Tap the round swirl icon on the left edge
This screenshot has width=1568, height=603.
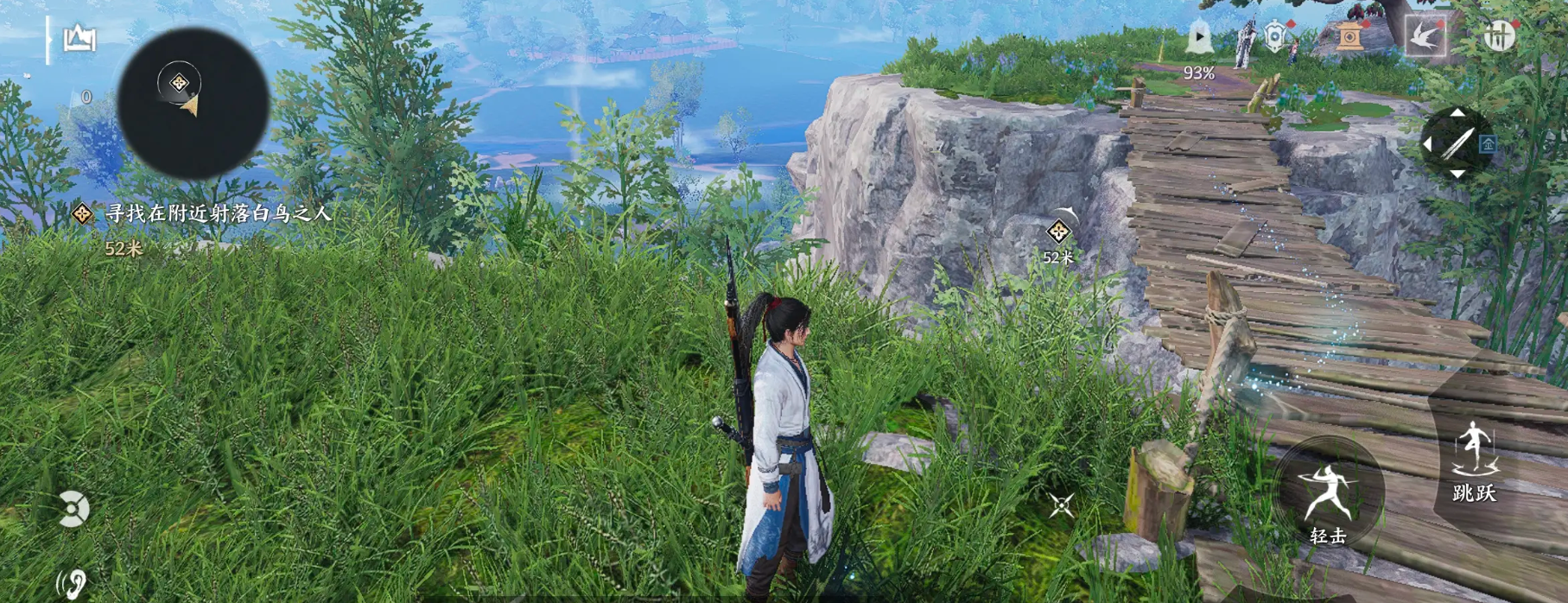[x=73, y=509]
